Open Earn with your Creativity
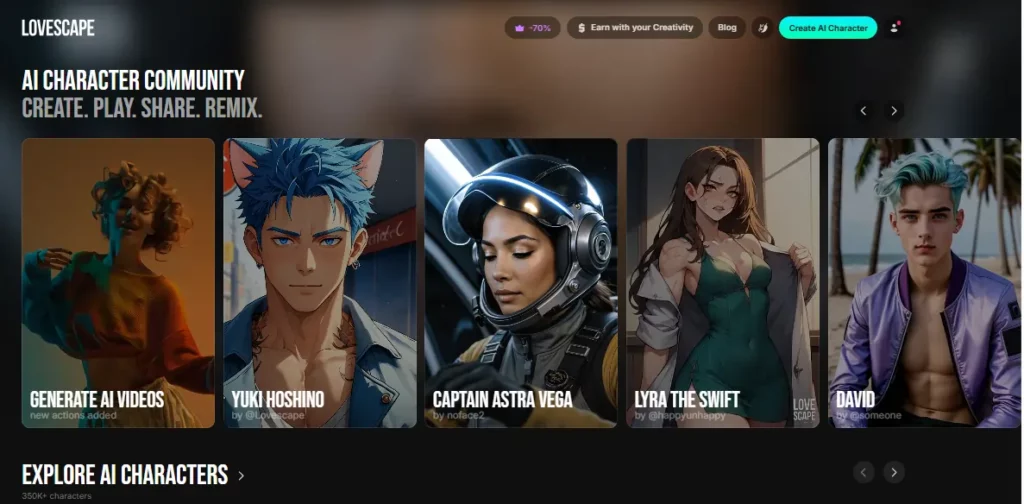Image resolution: width=1024 pixels, height=504 pixels. point(635,28)
